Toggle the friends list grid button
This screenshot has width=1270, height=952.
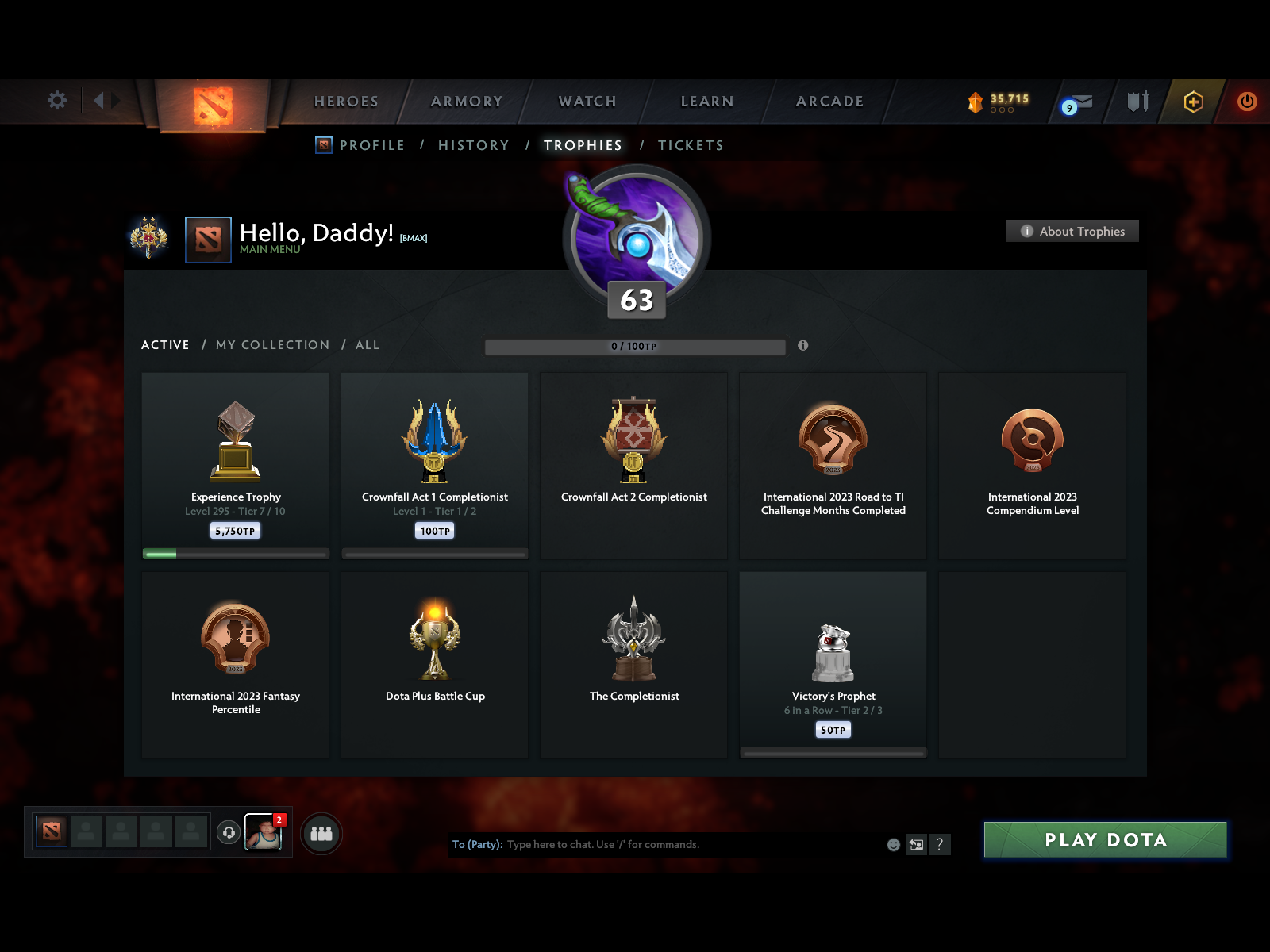321,834
